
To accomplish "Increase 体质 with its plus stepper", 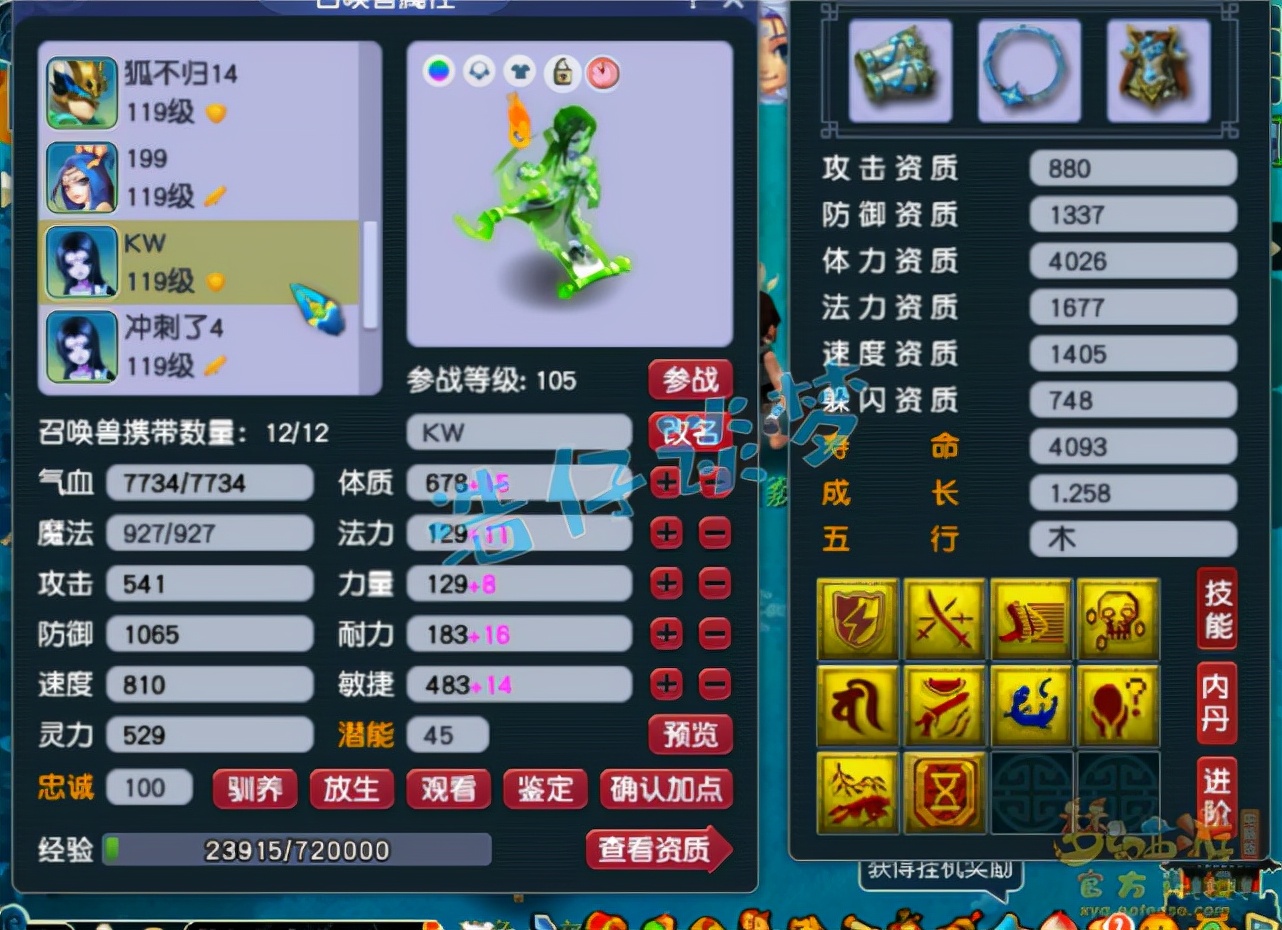I will pos(666,483).
